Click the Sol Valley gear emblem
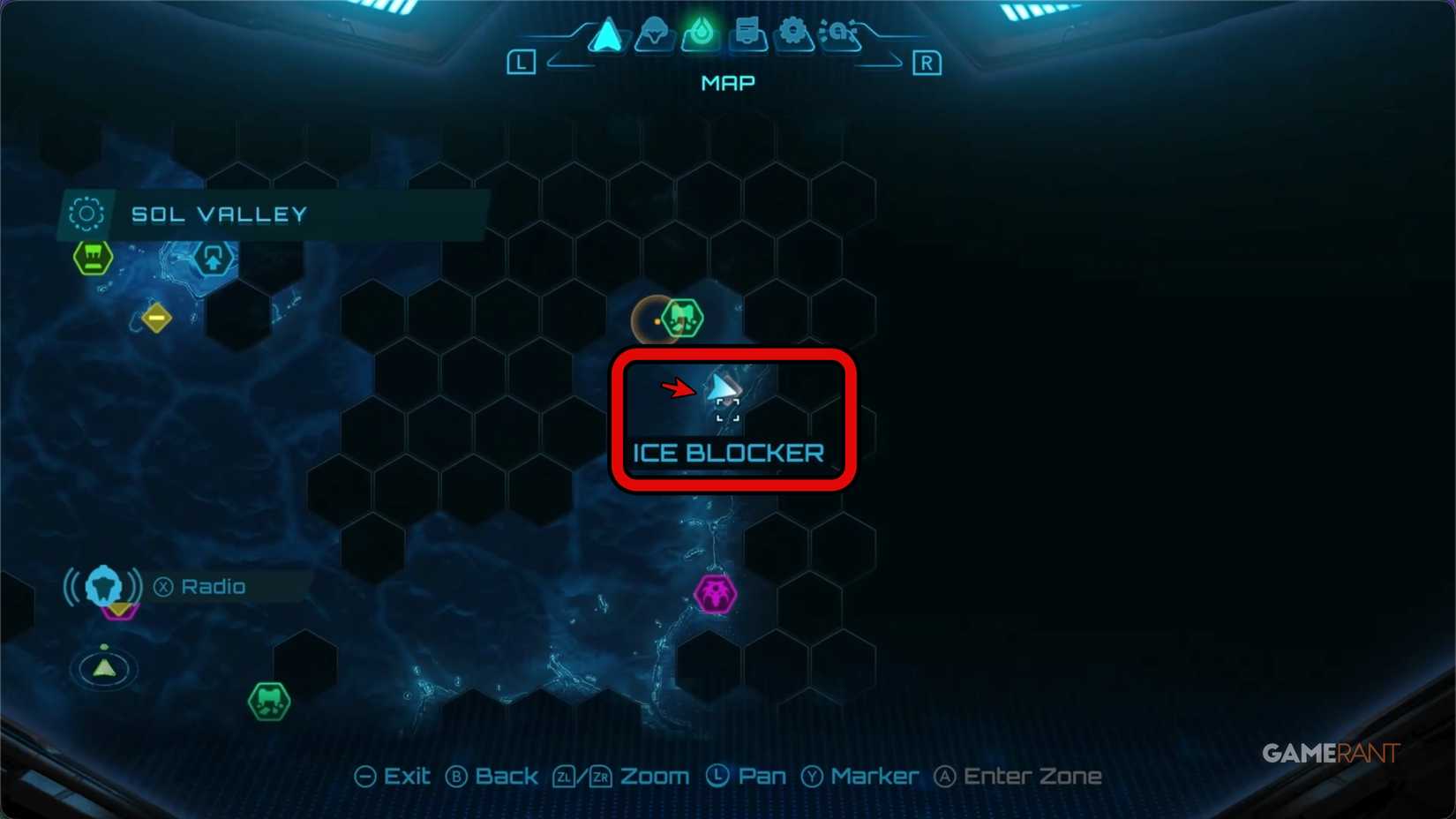Screen dimensions: 1456x819 [x=85, y=214]
